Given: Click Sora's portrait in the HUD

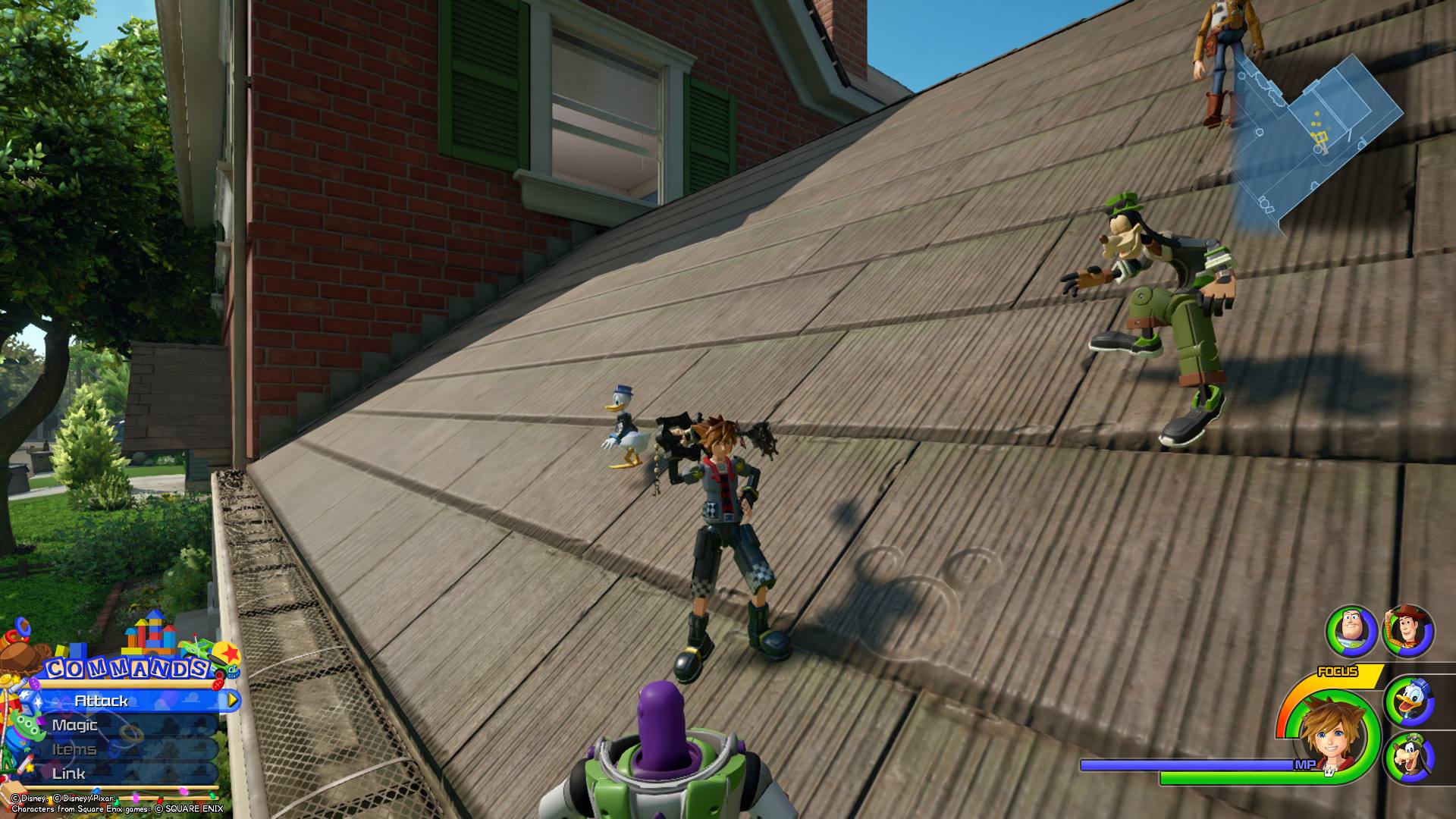Looking at the screenshot, I should click(x=1335, y=732).
